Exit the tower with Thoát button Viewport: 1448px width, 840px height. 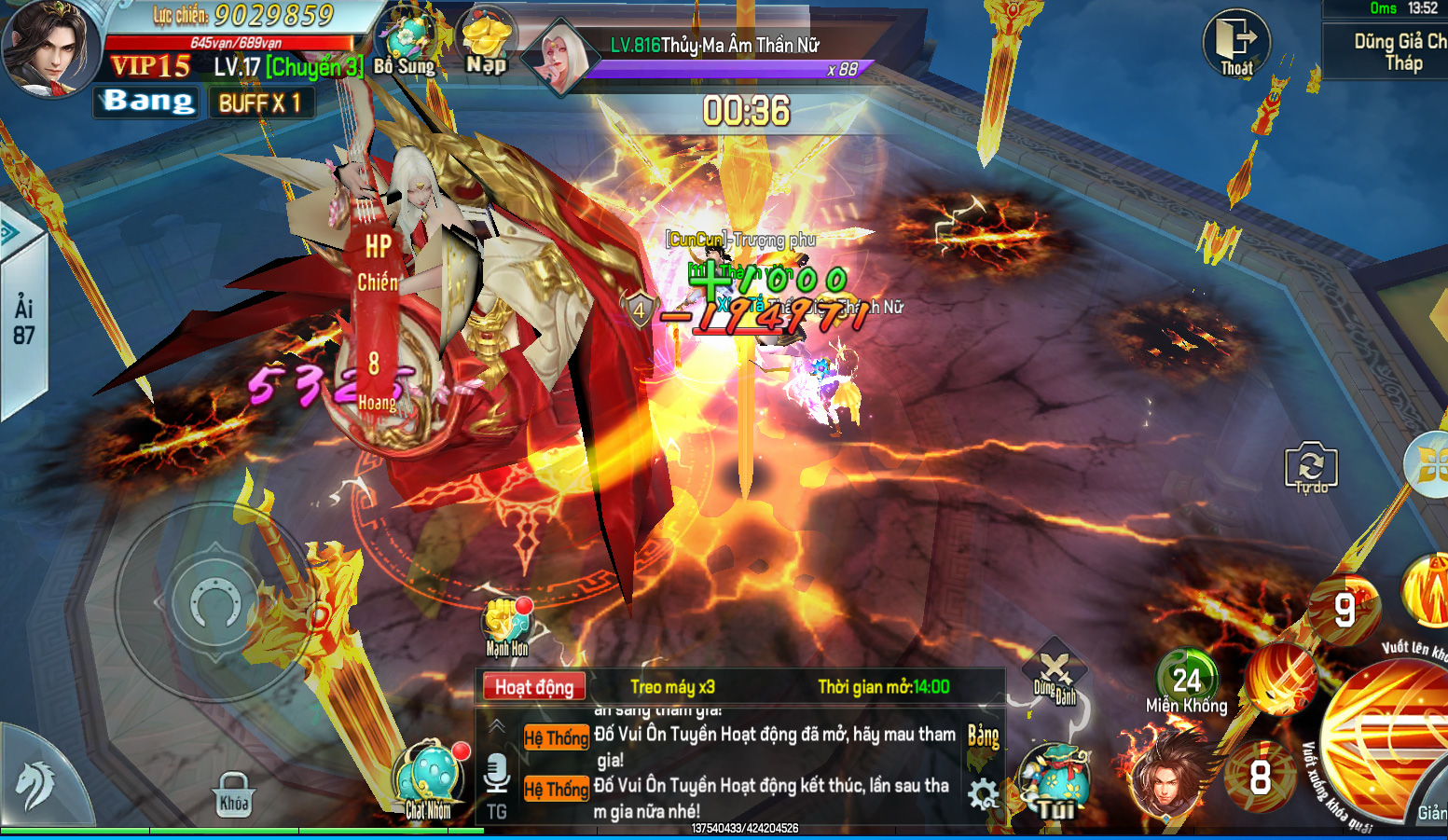coord(1236,44)
